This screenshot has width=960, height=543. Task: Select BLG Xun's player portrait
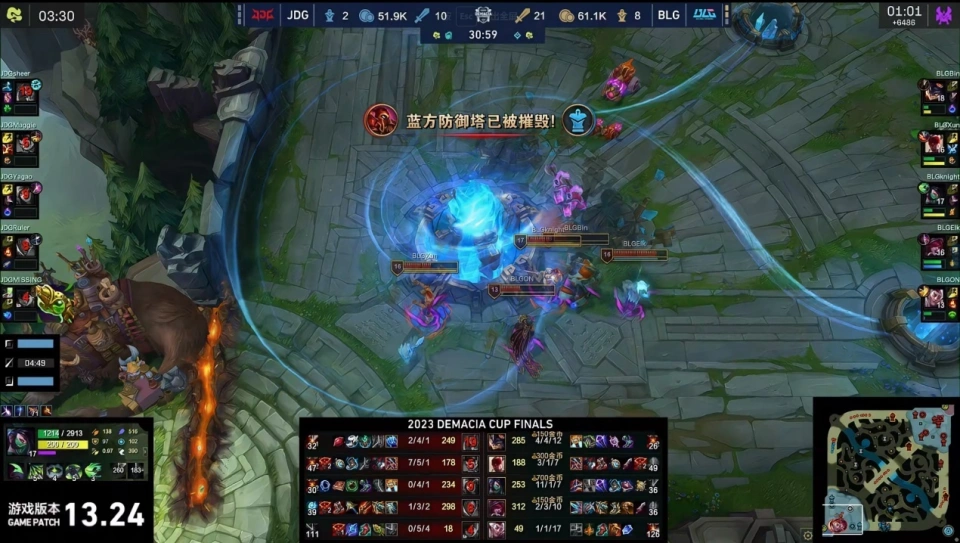pos(934,144)
